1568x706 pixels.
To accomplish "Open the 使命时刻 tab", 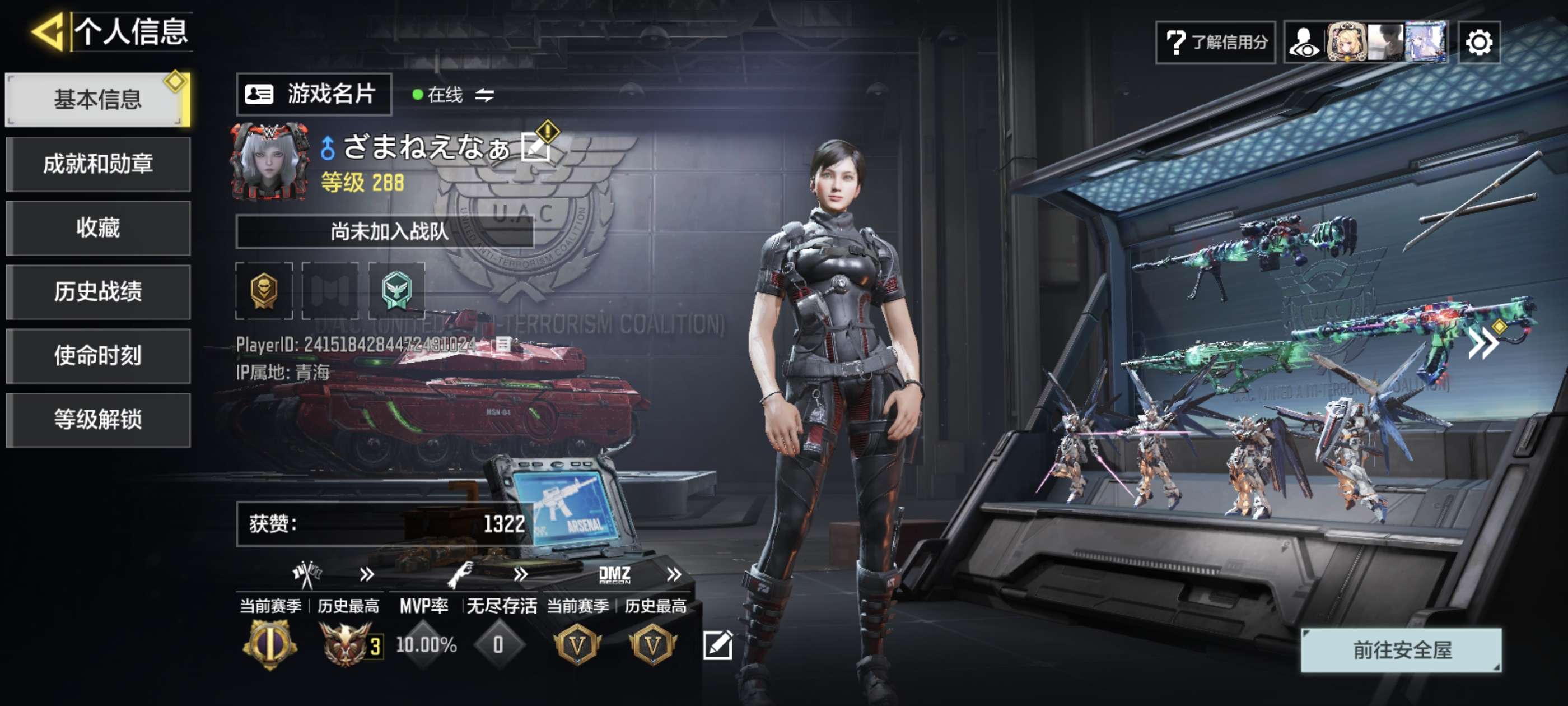I will [x=97, y=356].
